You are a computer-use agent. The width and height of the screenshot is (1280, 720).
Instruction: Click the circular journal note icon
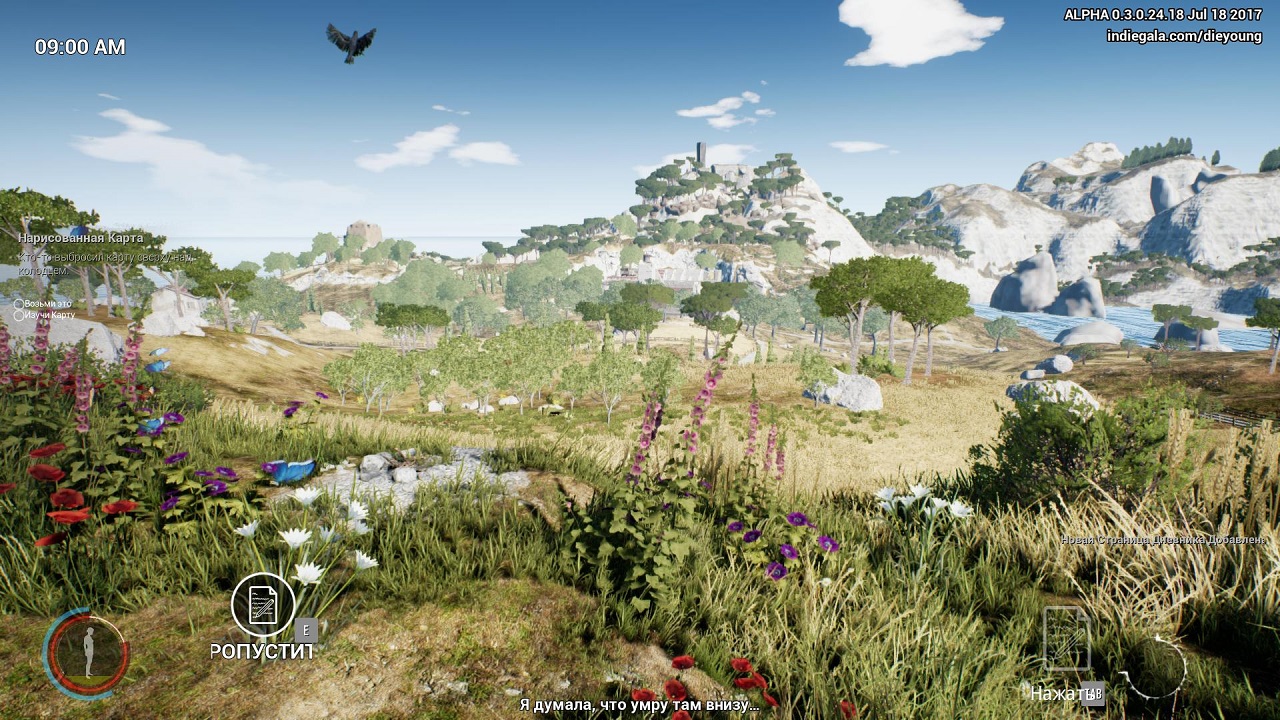(x=263, y=605)
